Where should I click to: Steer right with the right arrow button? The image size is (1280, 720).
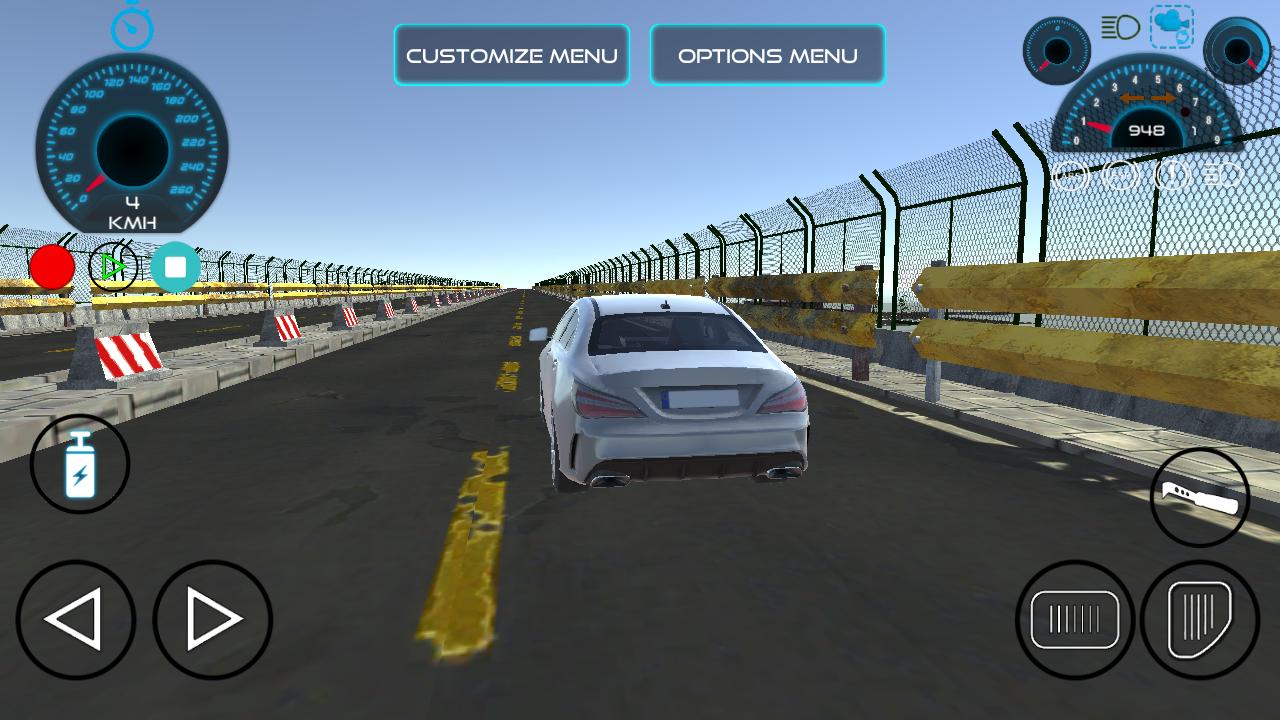pyautogui.click(x=212, y=620)
